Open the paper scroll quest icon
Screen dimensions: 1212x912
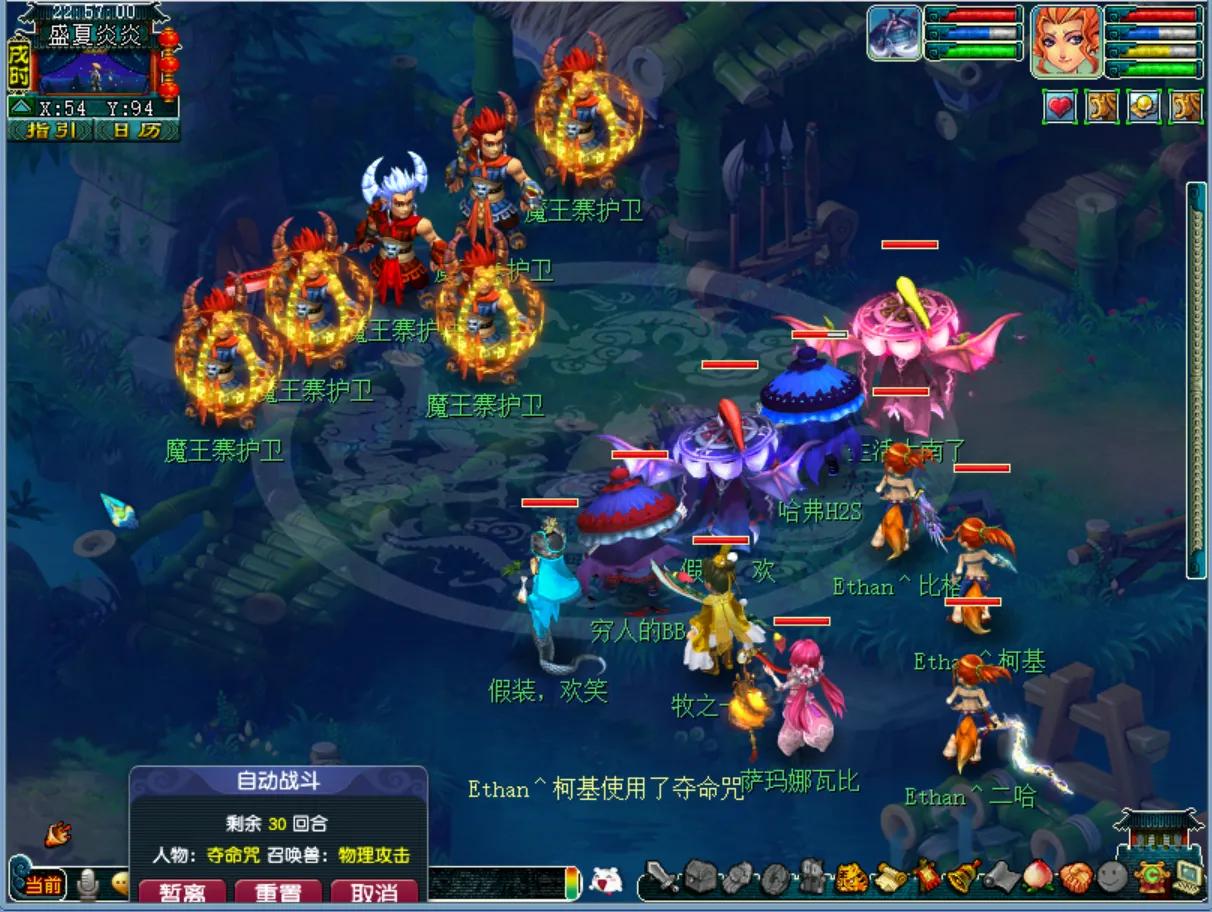(x=889, y=878)
